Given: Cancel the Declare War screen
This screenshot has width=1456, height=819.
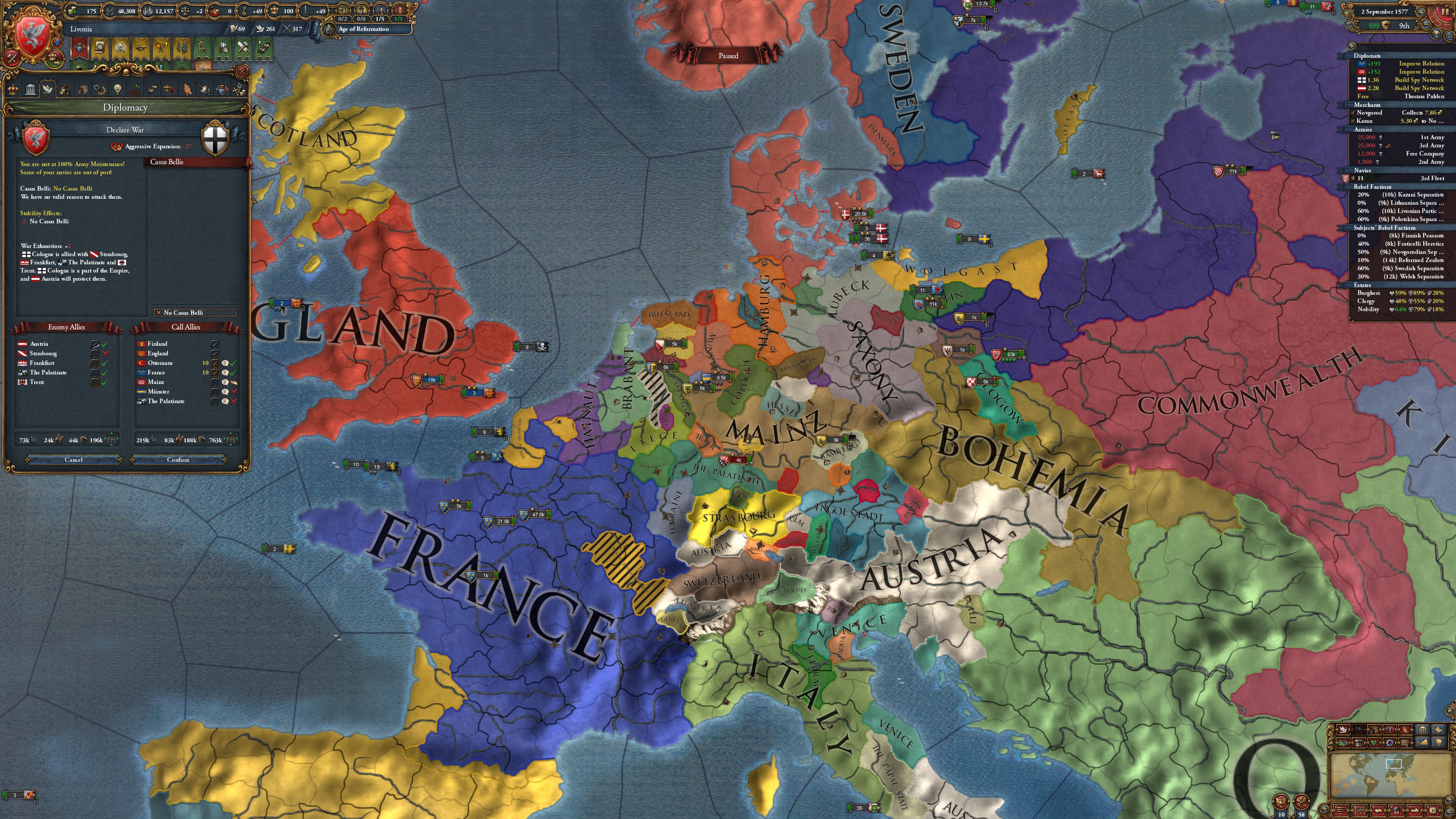Looking at the screenshot, I should pyautogui.click(x=73, y=460).
